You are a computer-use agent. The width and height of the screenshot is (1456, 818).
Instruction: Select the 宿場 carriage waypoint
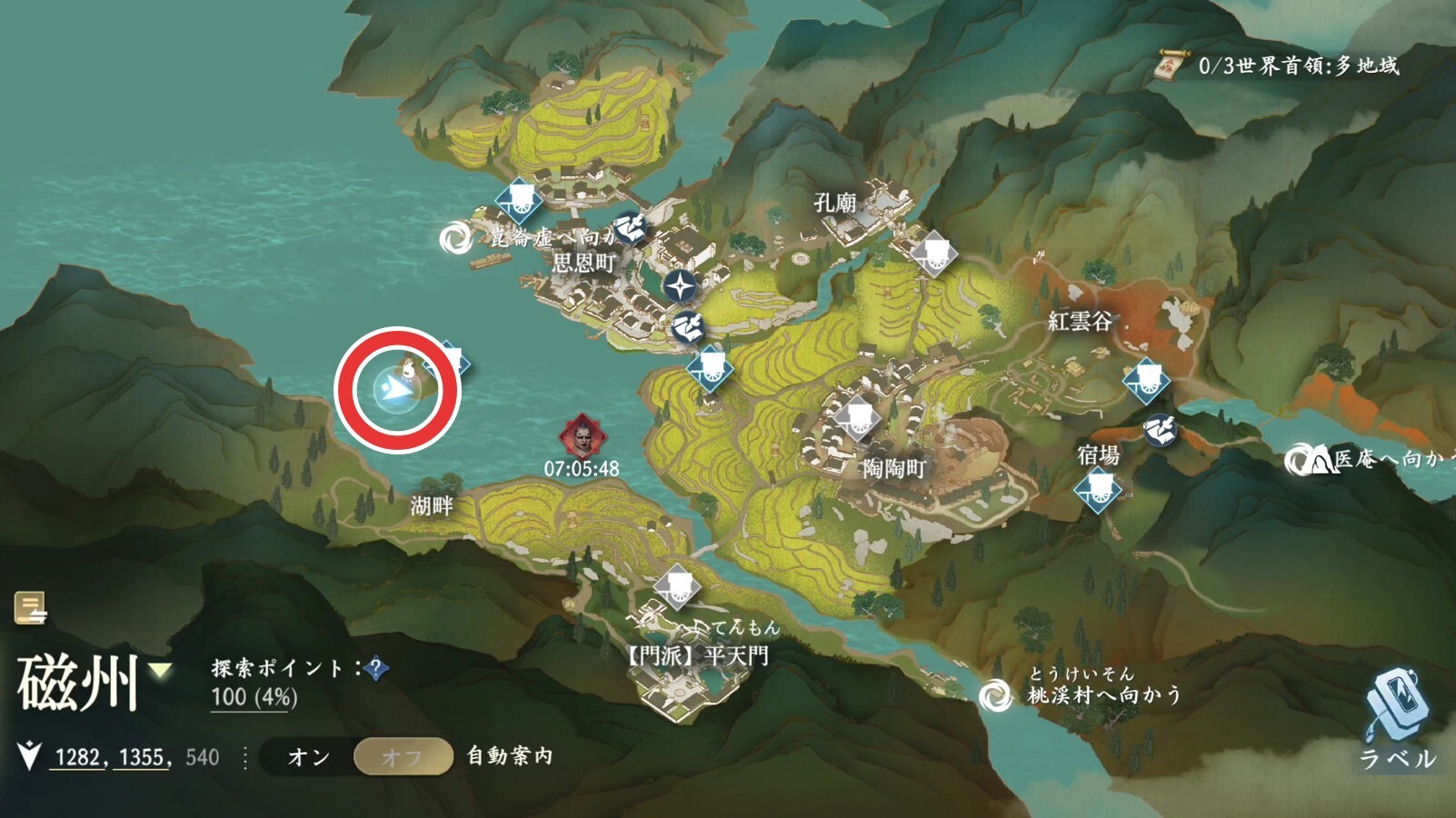pyautogui.click(x=1098, y=491)
